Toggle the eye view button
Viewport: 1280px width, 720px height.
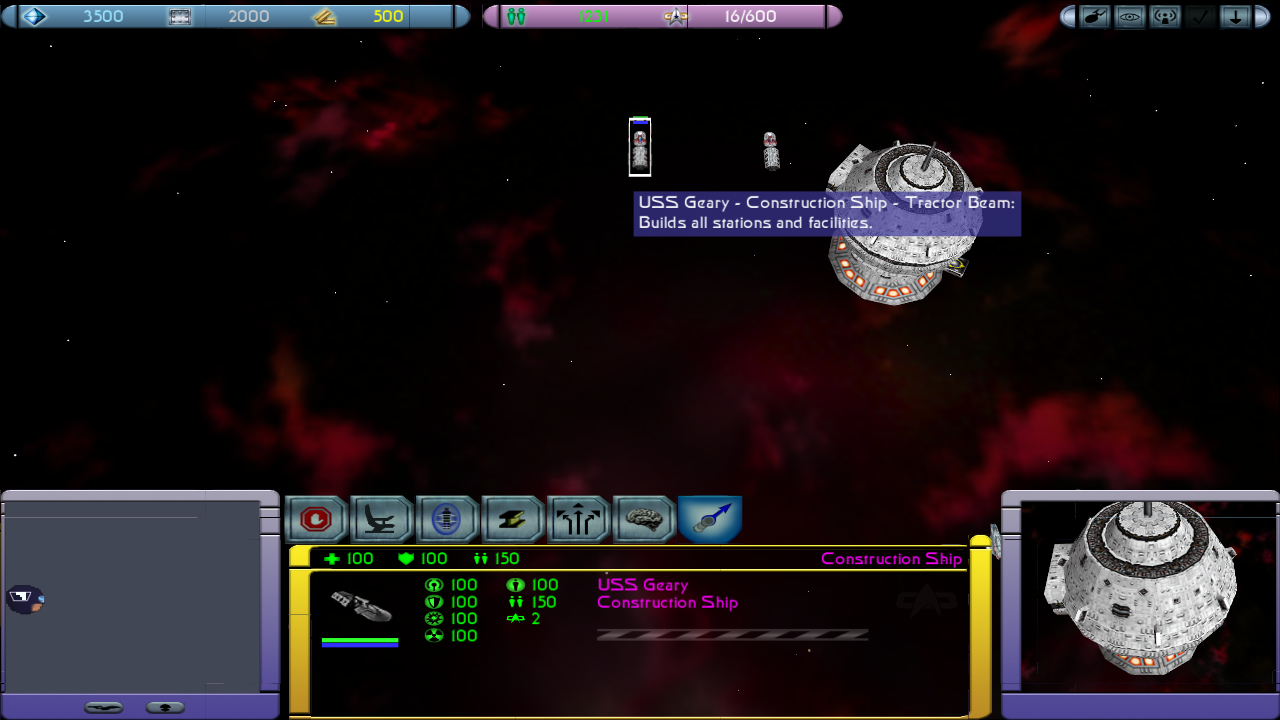tap(1130, 17)
